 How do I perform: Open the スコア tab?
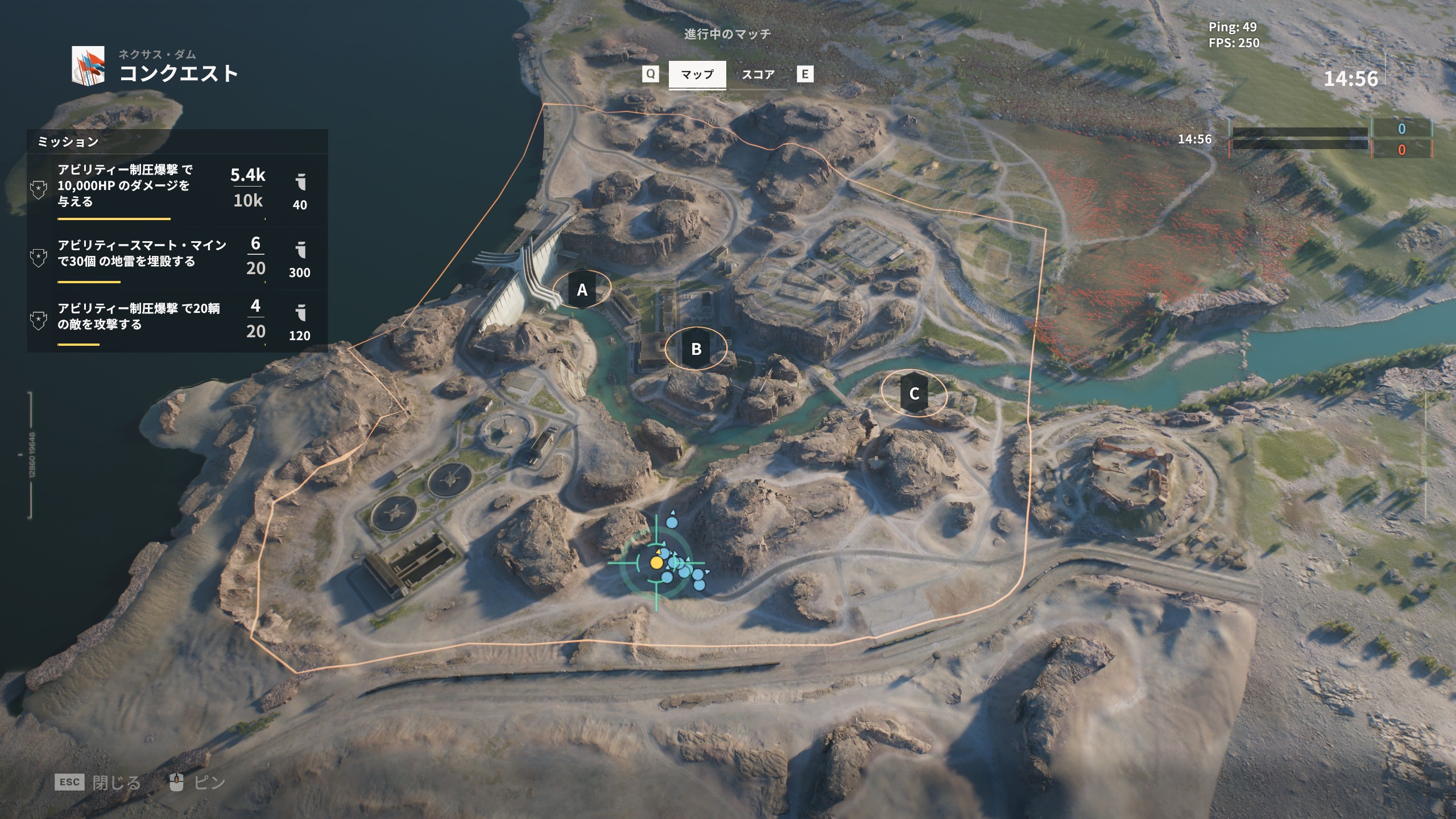coord(758,75)
